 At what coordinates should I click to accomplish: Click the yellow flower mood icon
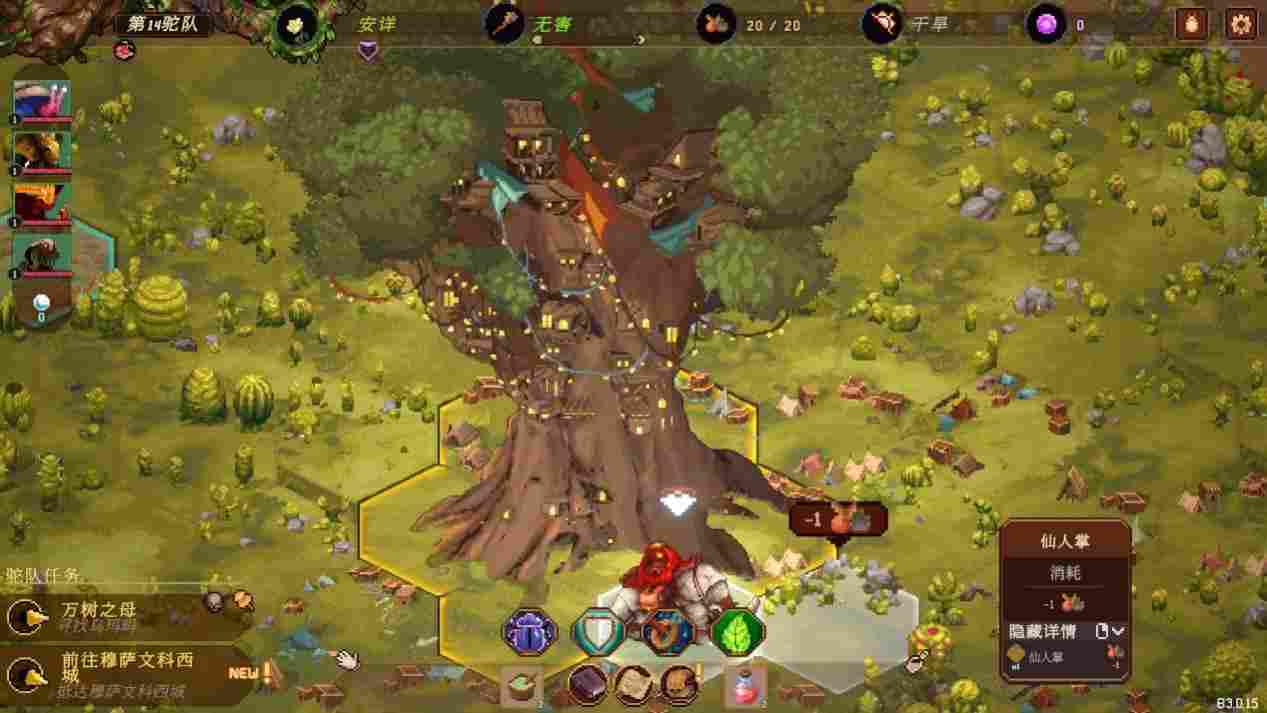pos(296,24)
